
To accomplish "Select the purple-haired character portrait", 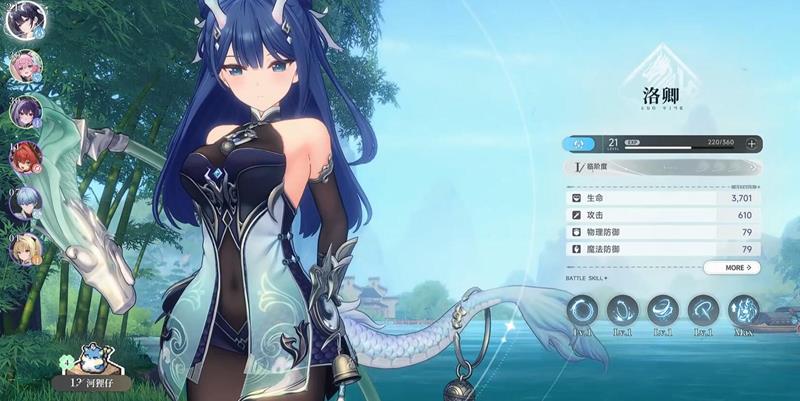I will pyautogui.click(x=26, y=111).
